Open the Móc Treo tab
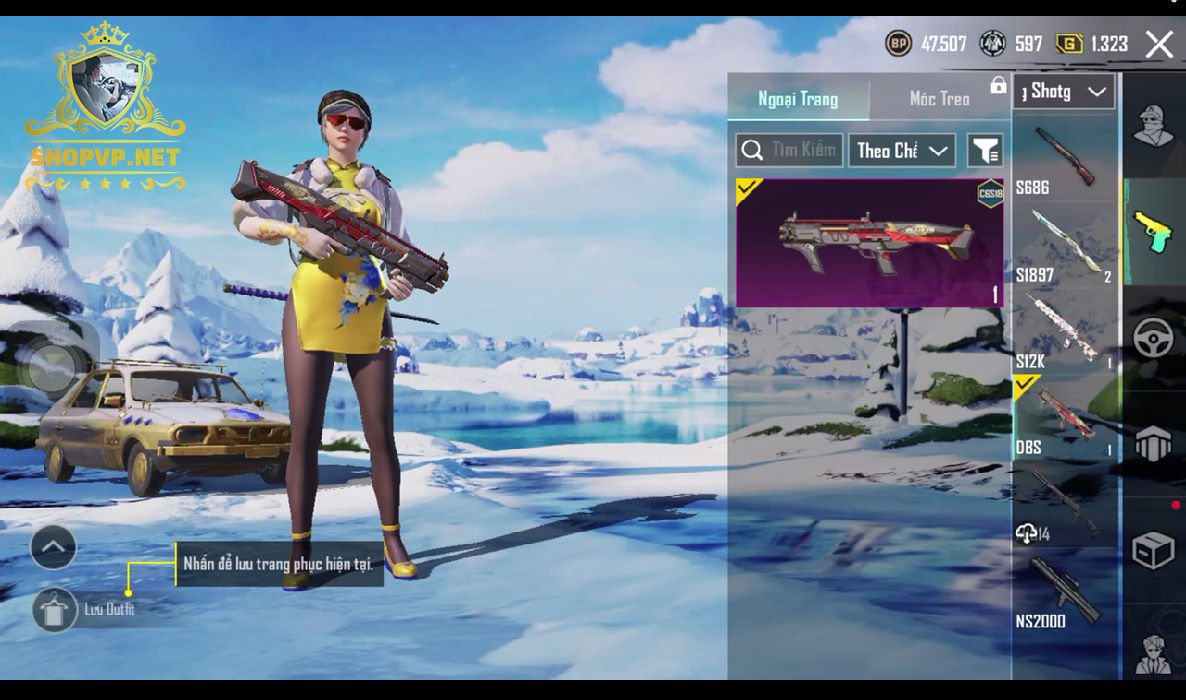 pyautogui.click(x=939, y=99)
